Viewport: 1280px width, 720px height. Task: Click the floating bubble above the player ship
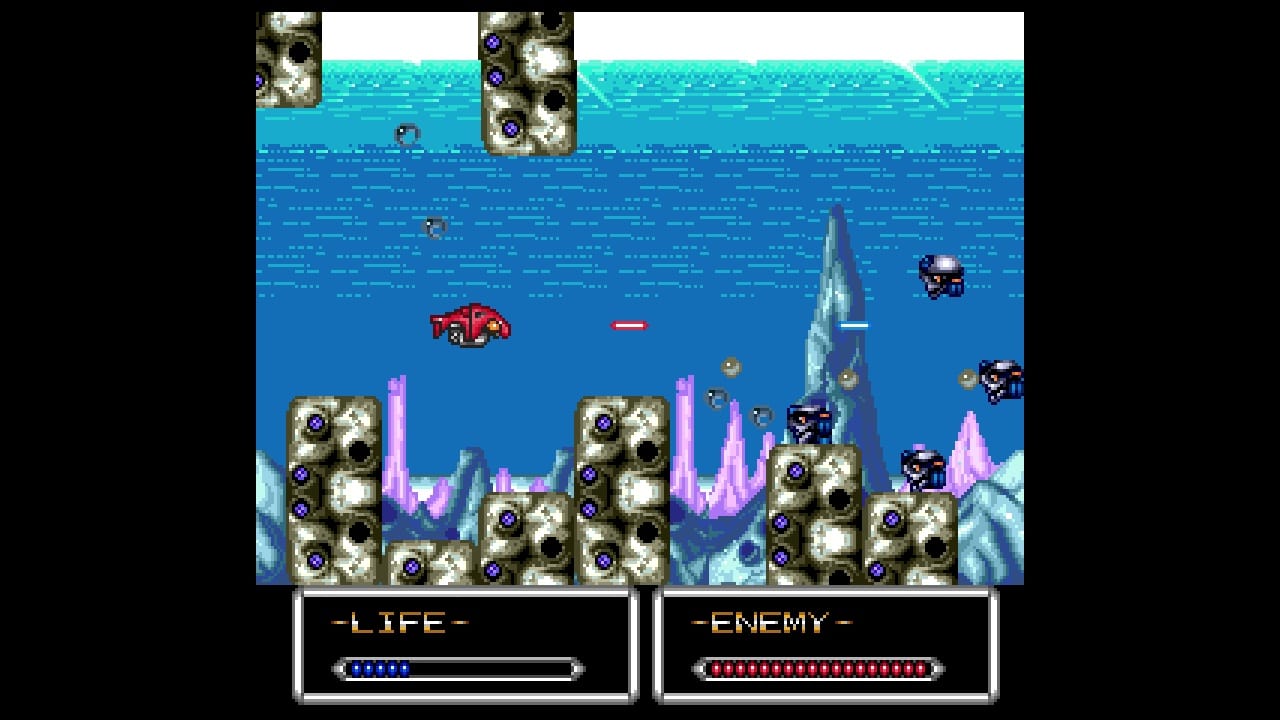[435, 225]
